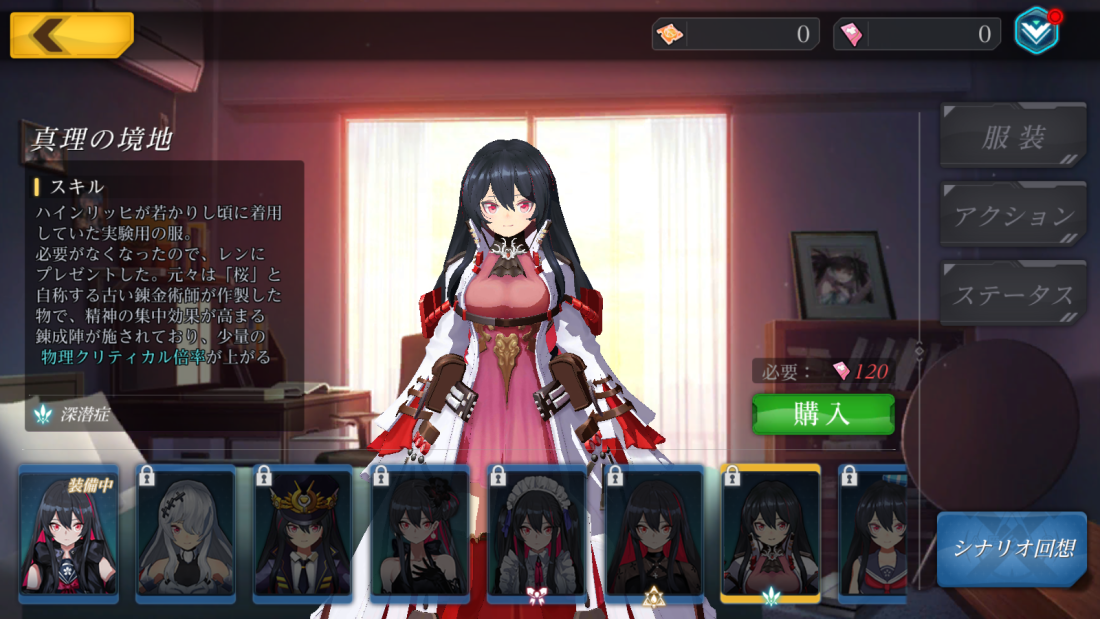Choose the red-streaked hair costume with triangle badge

[654, 534]
